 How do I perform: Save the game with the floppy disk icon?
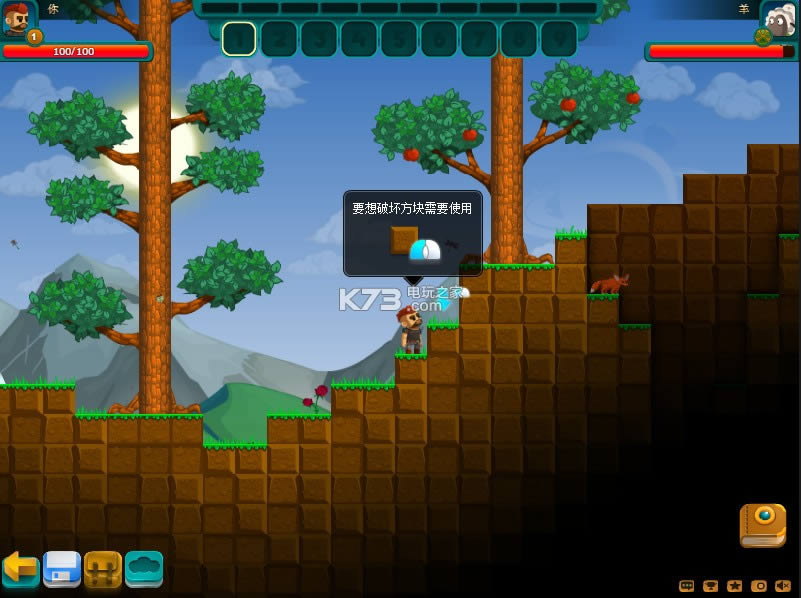click(x=61, y=568)
